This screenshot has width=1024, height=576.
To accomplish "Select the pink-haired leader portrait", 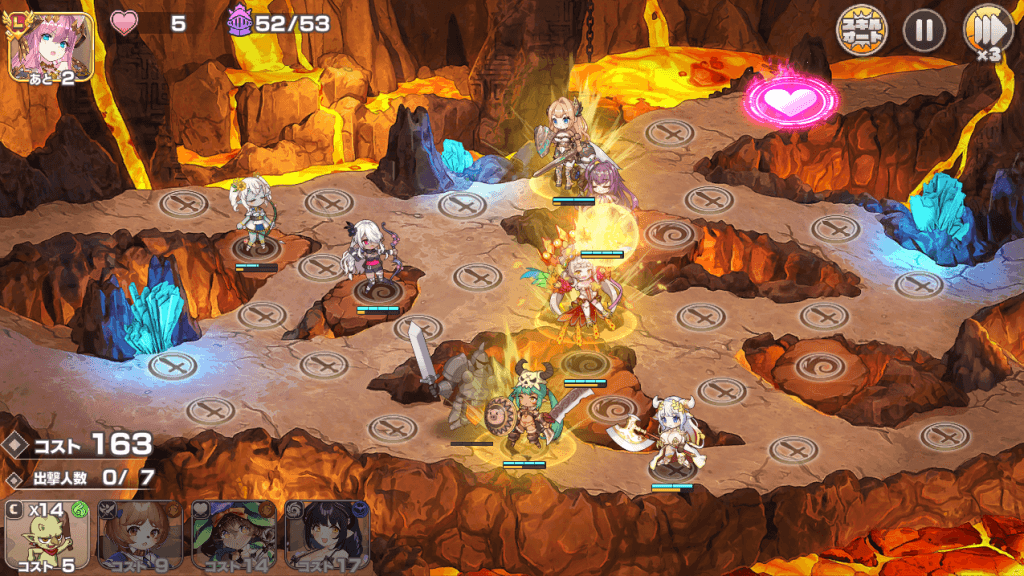I will coord(51,46).
